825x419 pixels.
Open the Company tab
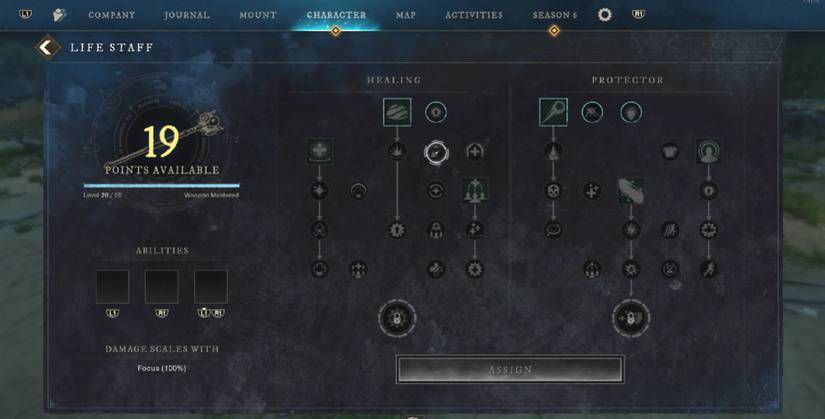(111, 15)
